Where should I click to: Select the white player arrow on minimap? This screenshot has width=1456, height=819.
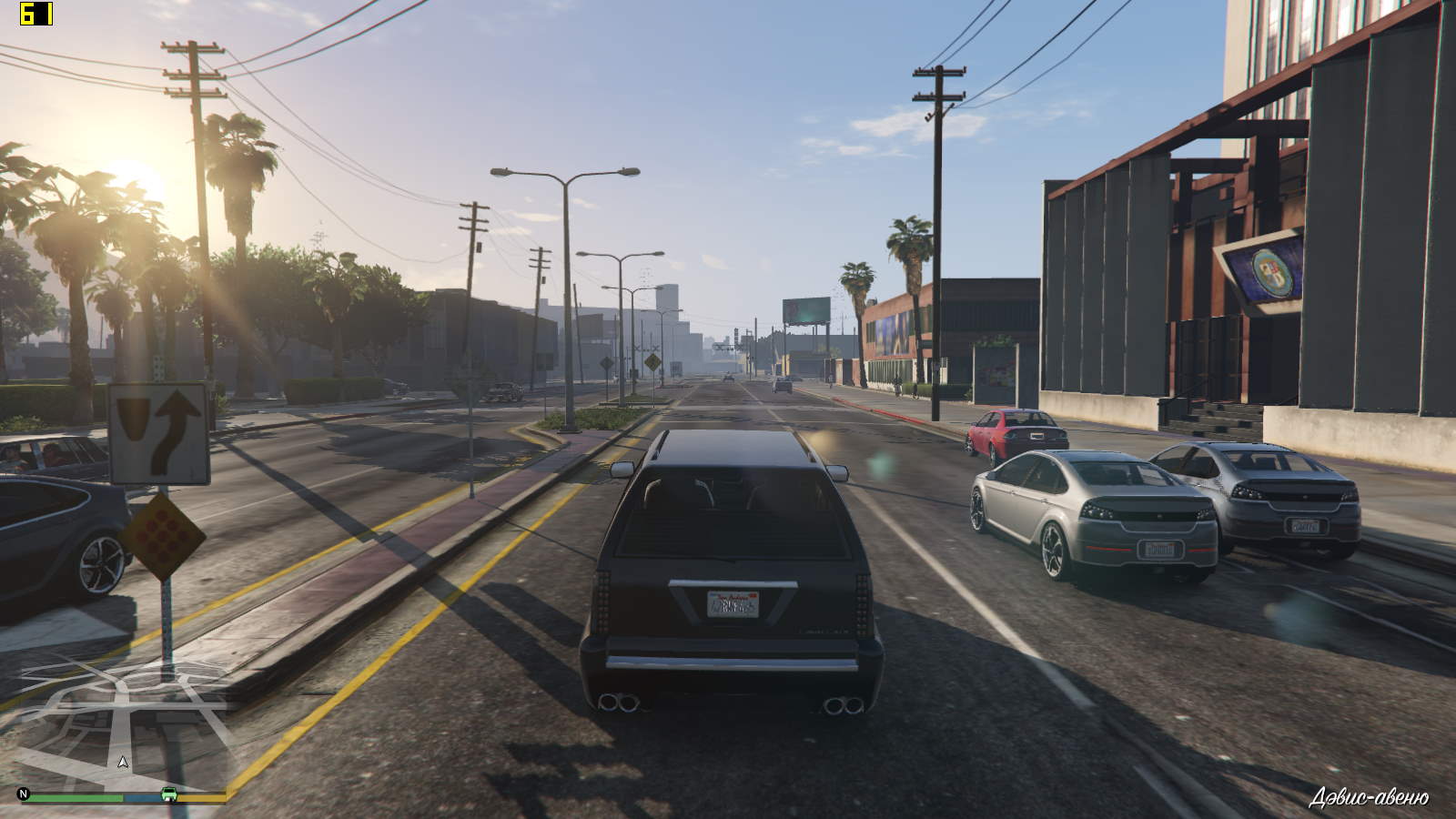tap(124, 762)
